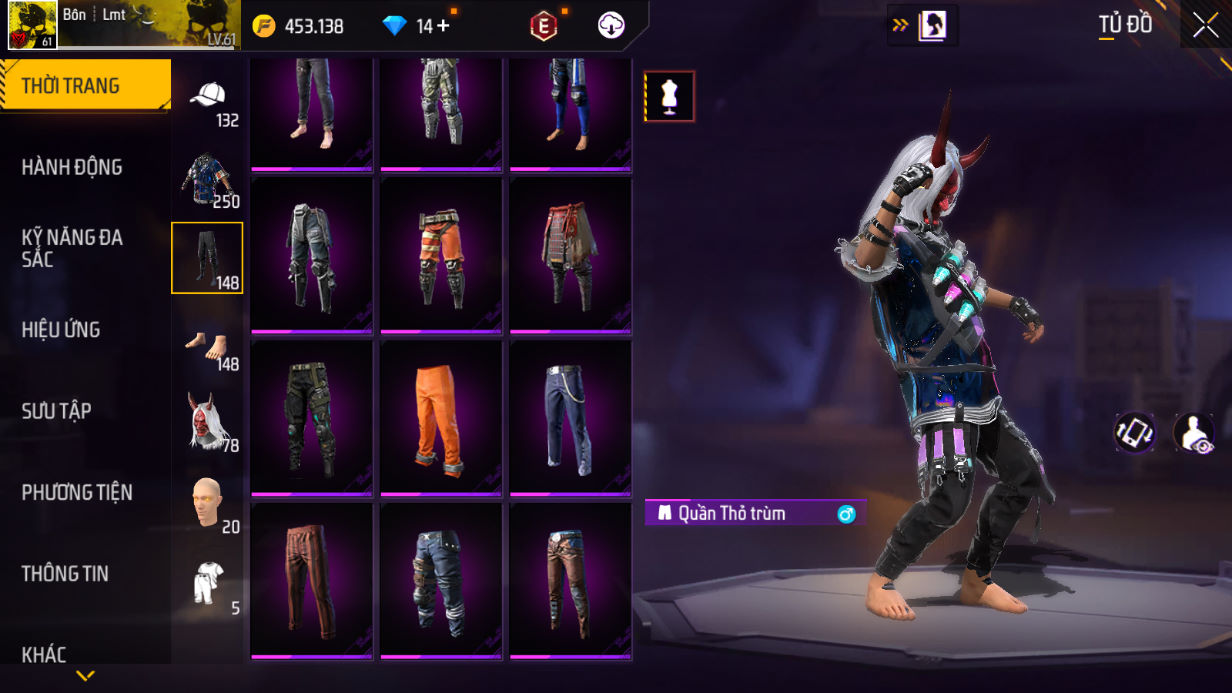The image size is (1232, 693).
Task: Select the bald head face category
Action: tap(207, 502)
